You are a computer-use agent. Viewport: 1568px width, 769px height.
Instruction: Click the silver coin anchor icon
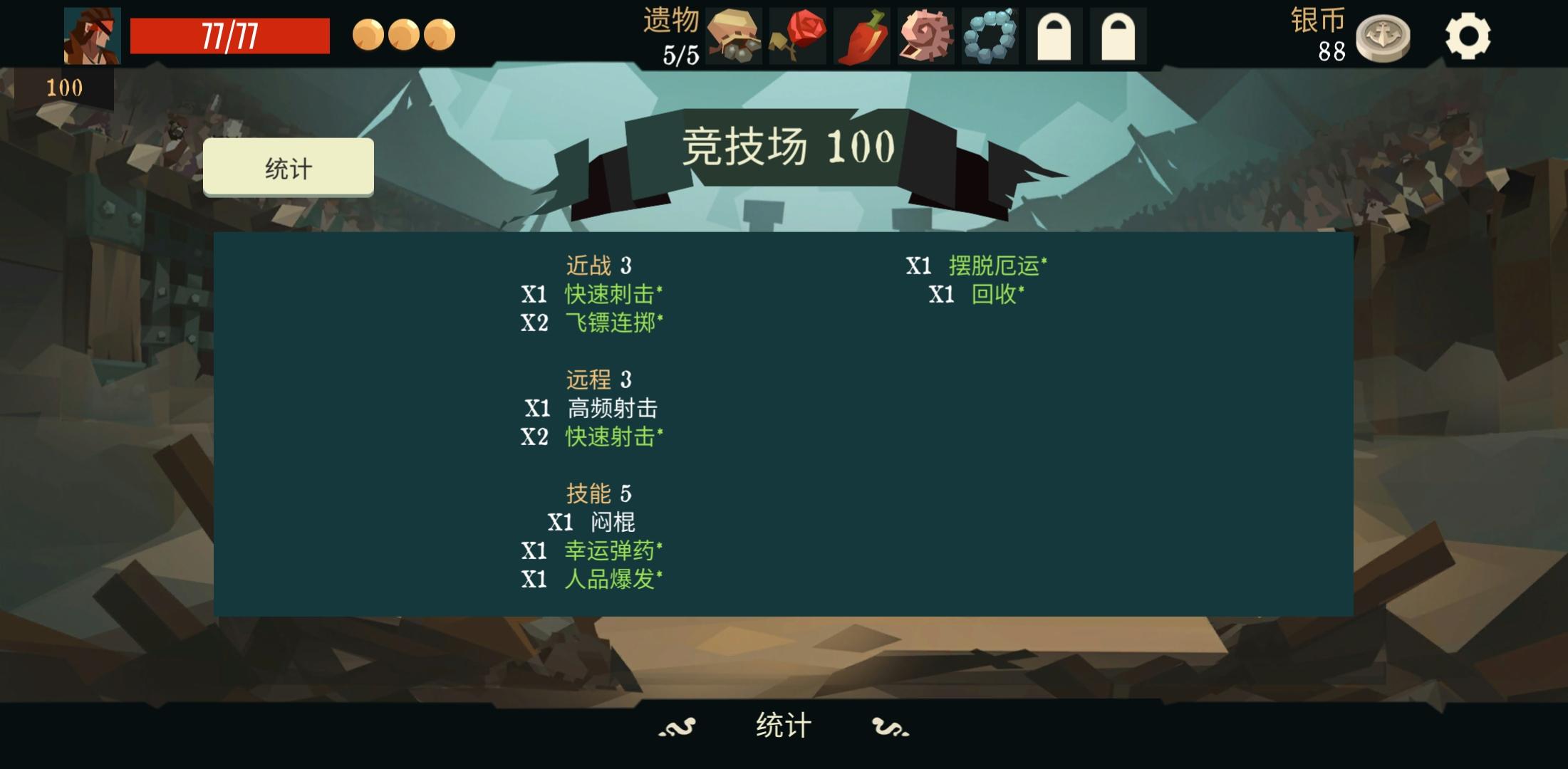[1383, 34]
